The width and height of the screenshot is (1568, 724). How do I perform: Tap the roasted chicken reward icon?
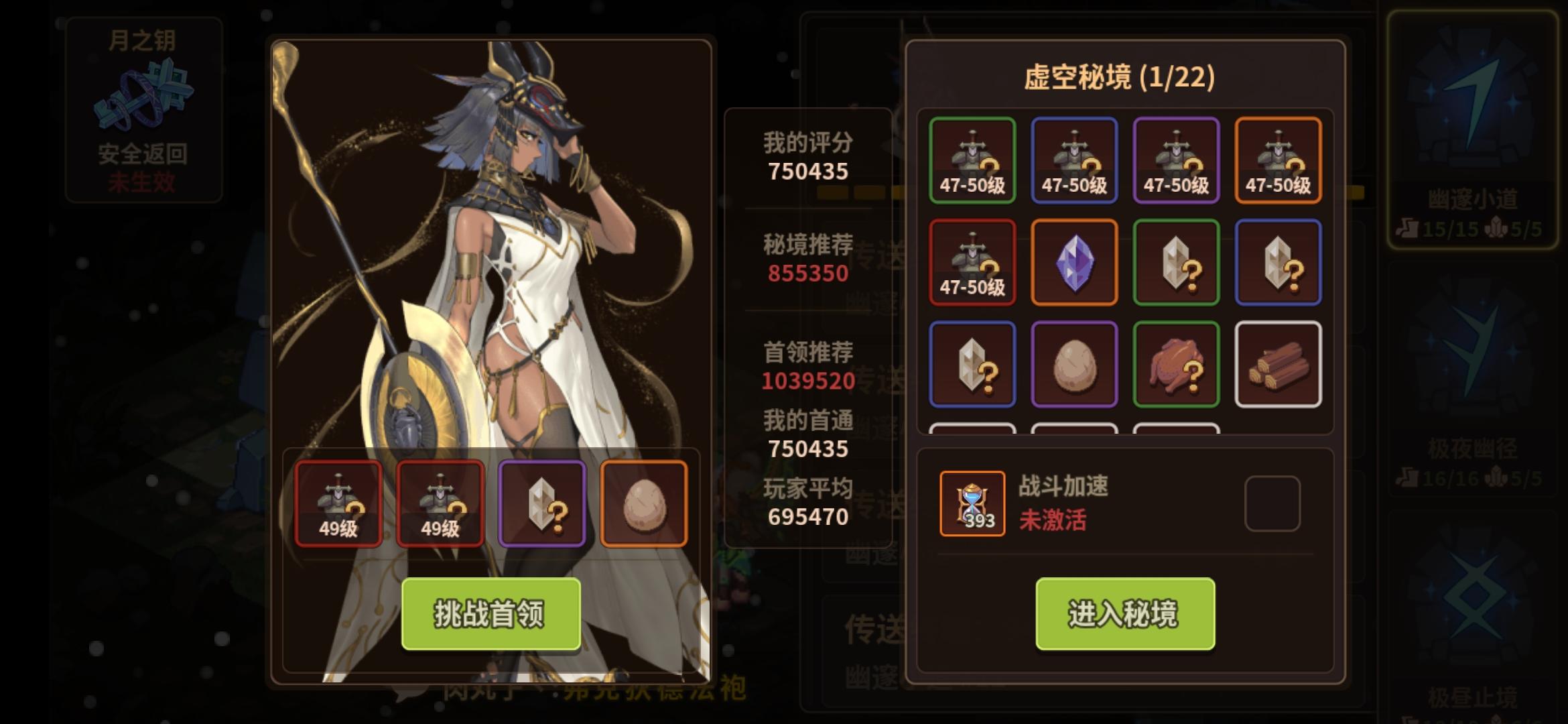(1177, 364)
